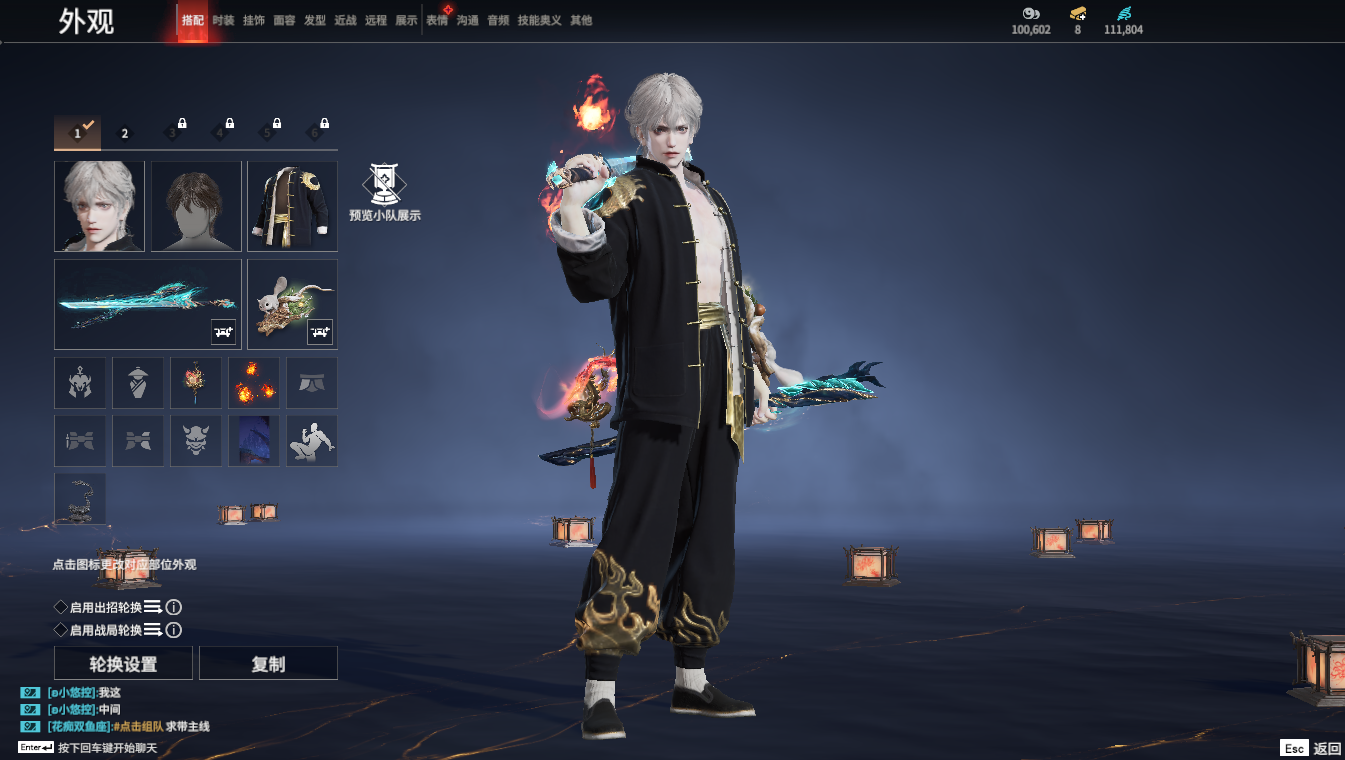Select the 面容 tab
The image size is (1345, 760).
pyautogui.click(x=284, y=20)
